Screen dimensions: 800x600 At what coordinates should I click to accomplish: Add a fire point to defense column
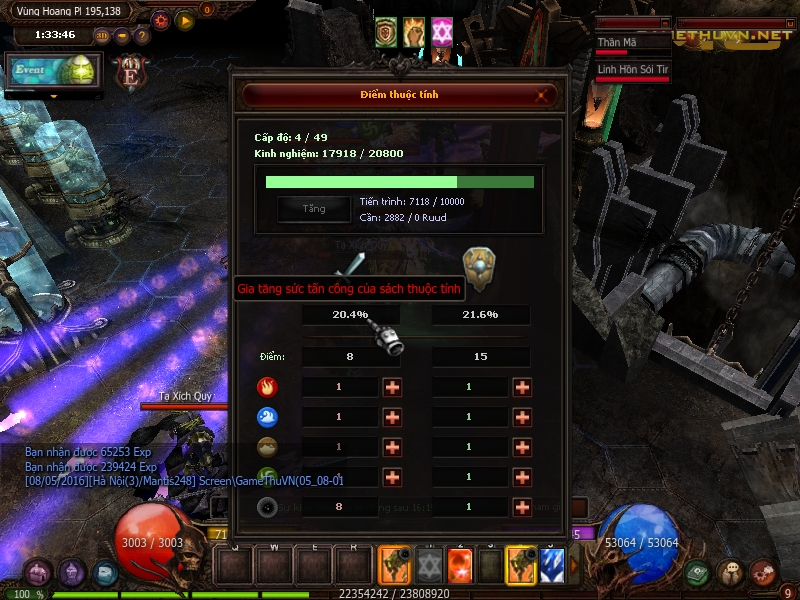(522, 387)
